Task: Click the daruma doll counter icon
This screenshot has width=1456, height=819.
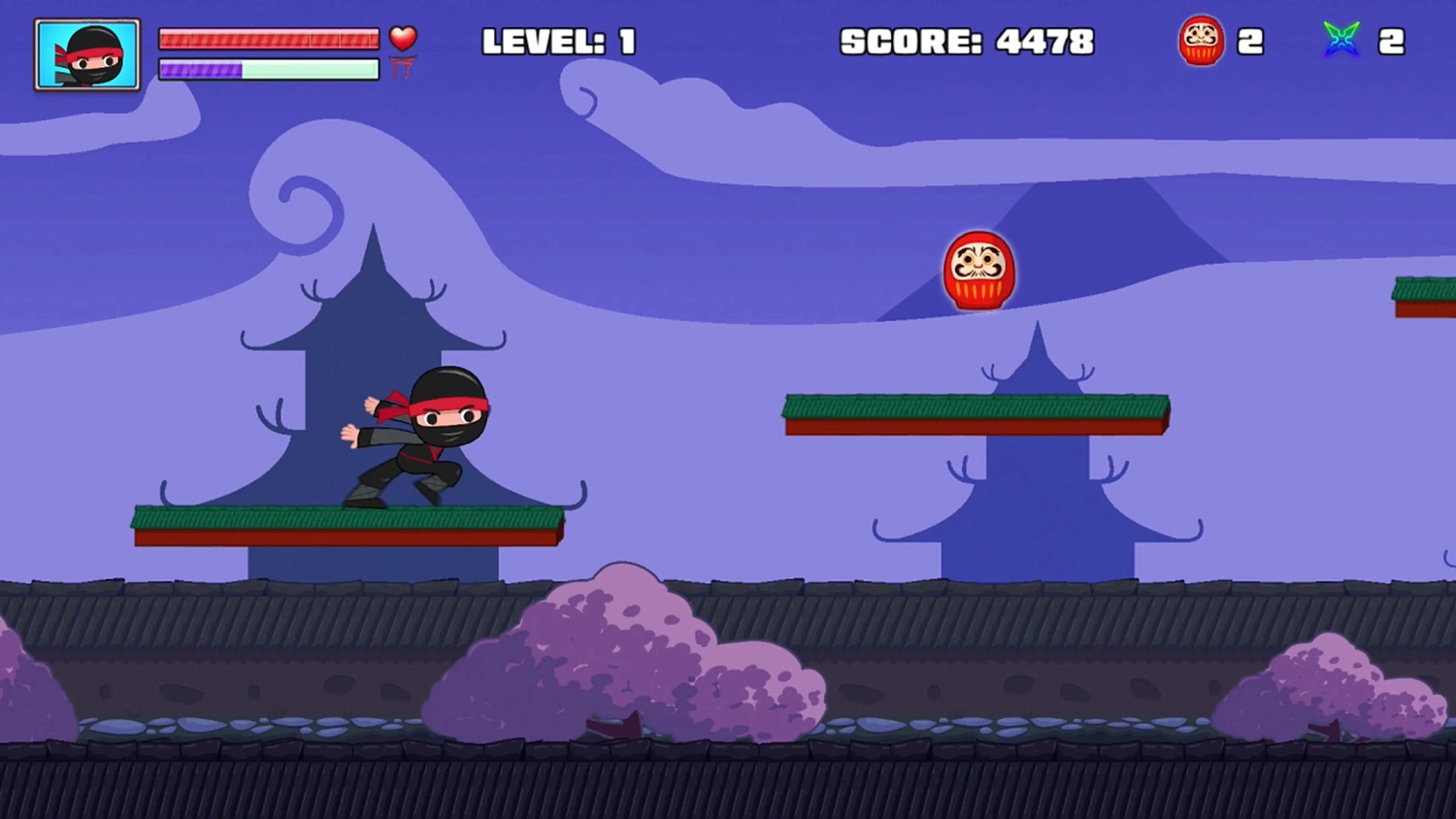Action: pos(1202,41)
